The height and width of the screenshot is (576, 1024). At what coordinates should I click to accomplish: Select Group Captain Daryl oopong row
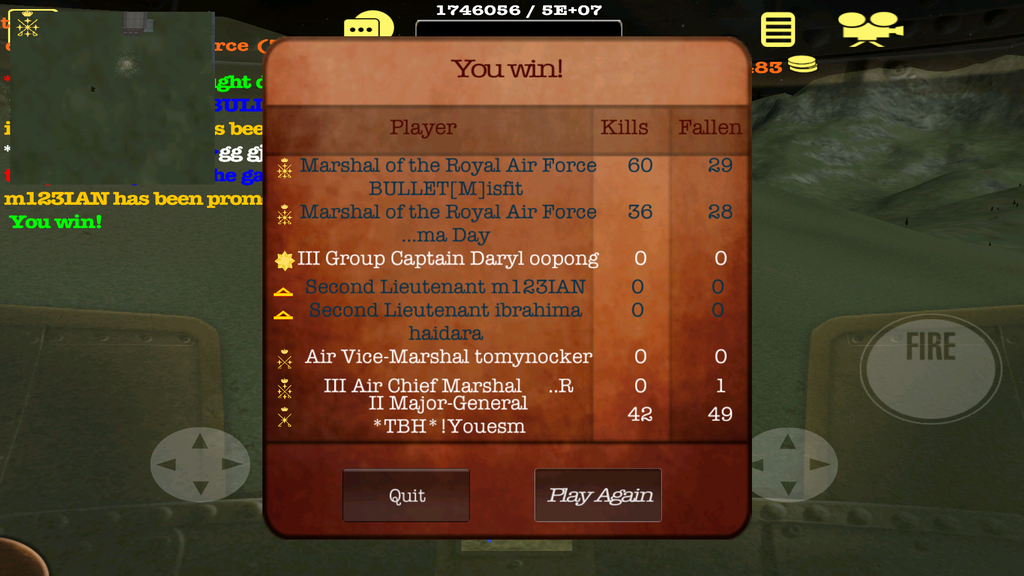click(447, 259)
